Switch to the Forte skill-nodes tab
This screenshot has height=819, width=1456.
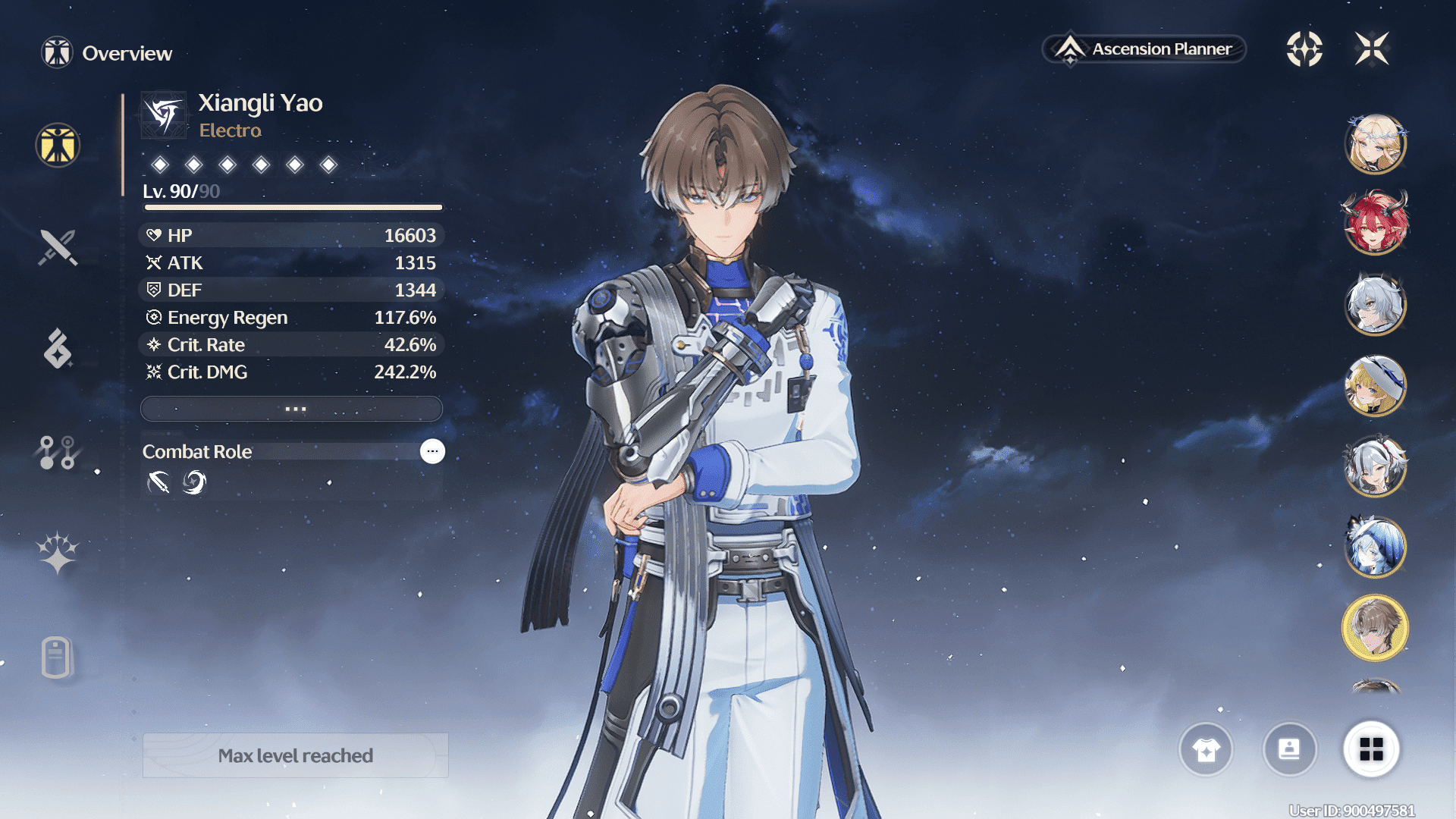coord(58,453)
